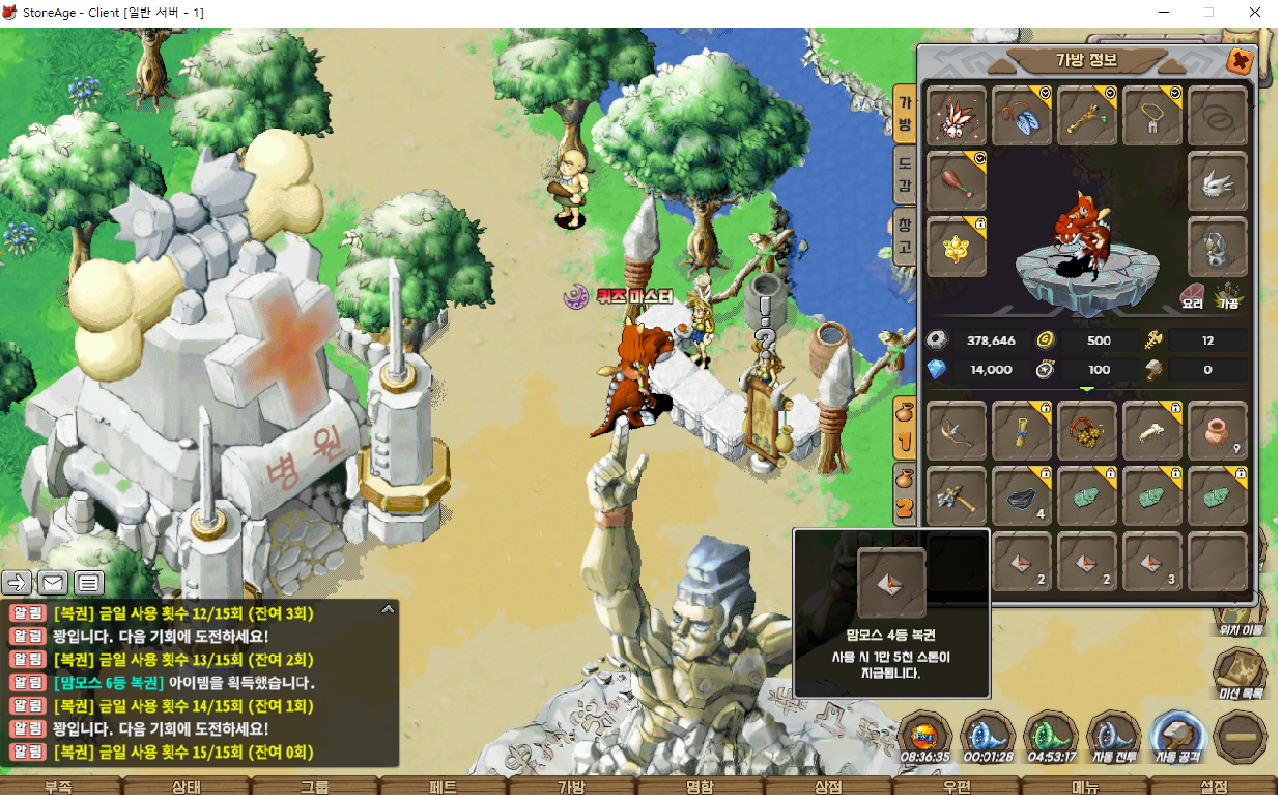Image resolution: width=1278 pixels, height=795 pixels.
Task: Minimize the StoreAge client window
Action: coord(1164,12)
